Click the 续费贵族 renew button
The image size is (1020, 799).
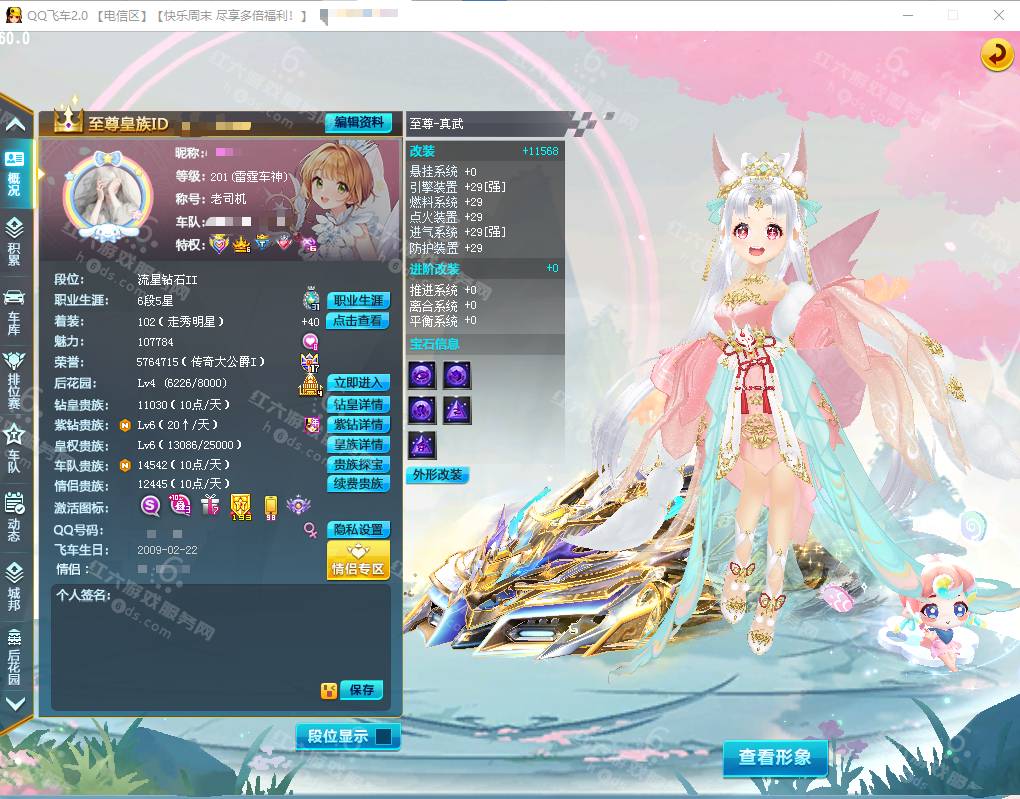pyautogui.click(x=358, y=484)
